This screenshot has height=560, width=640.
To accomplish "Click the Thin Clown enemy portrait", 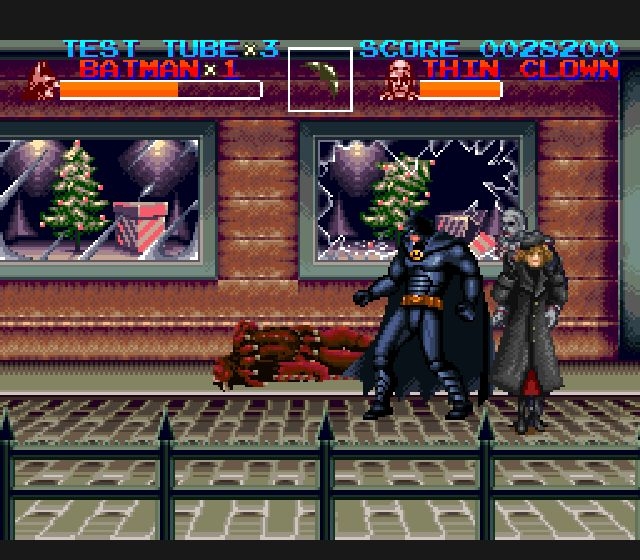I will coord(398,80).
